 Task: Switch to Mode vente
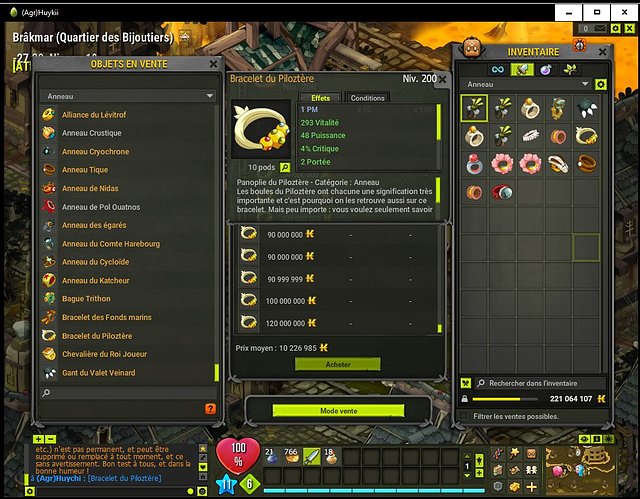pyautogui.click(x=338, y=410)
